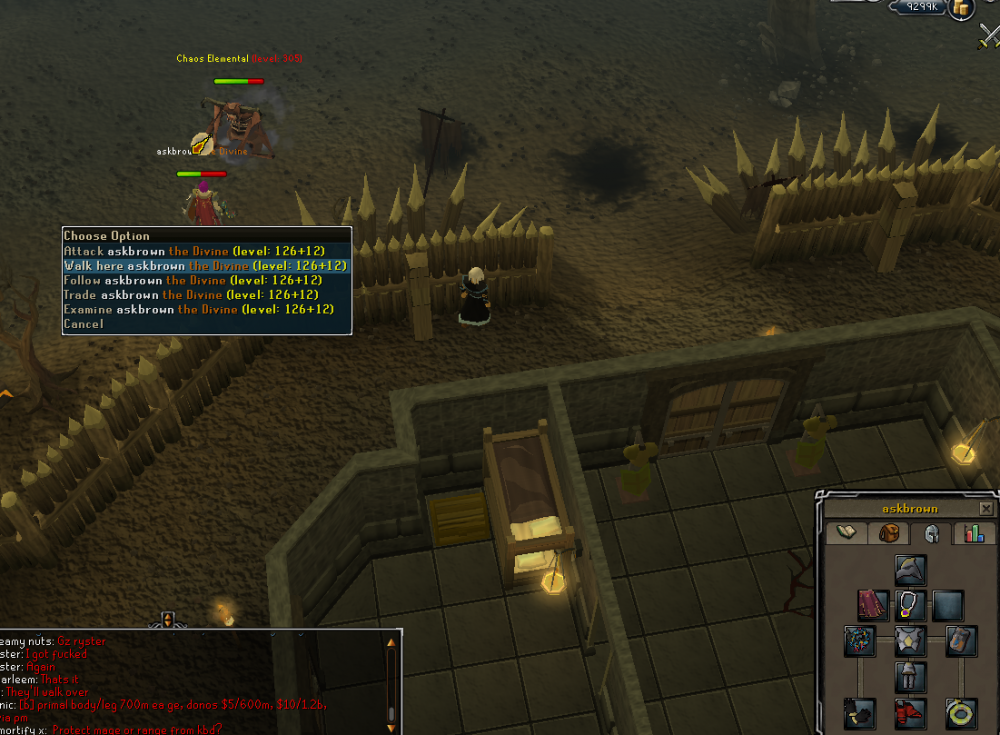Cancel the Choose Option menu
This screenshot has height=735, width=1000.
click(83, 324)
